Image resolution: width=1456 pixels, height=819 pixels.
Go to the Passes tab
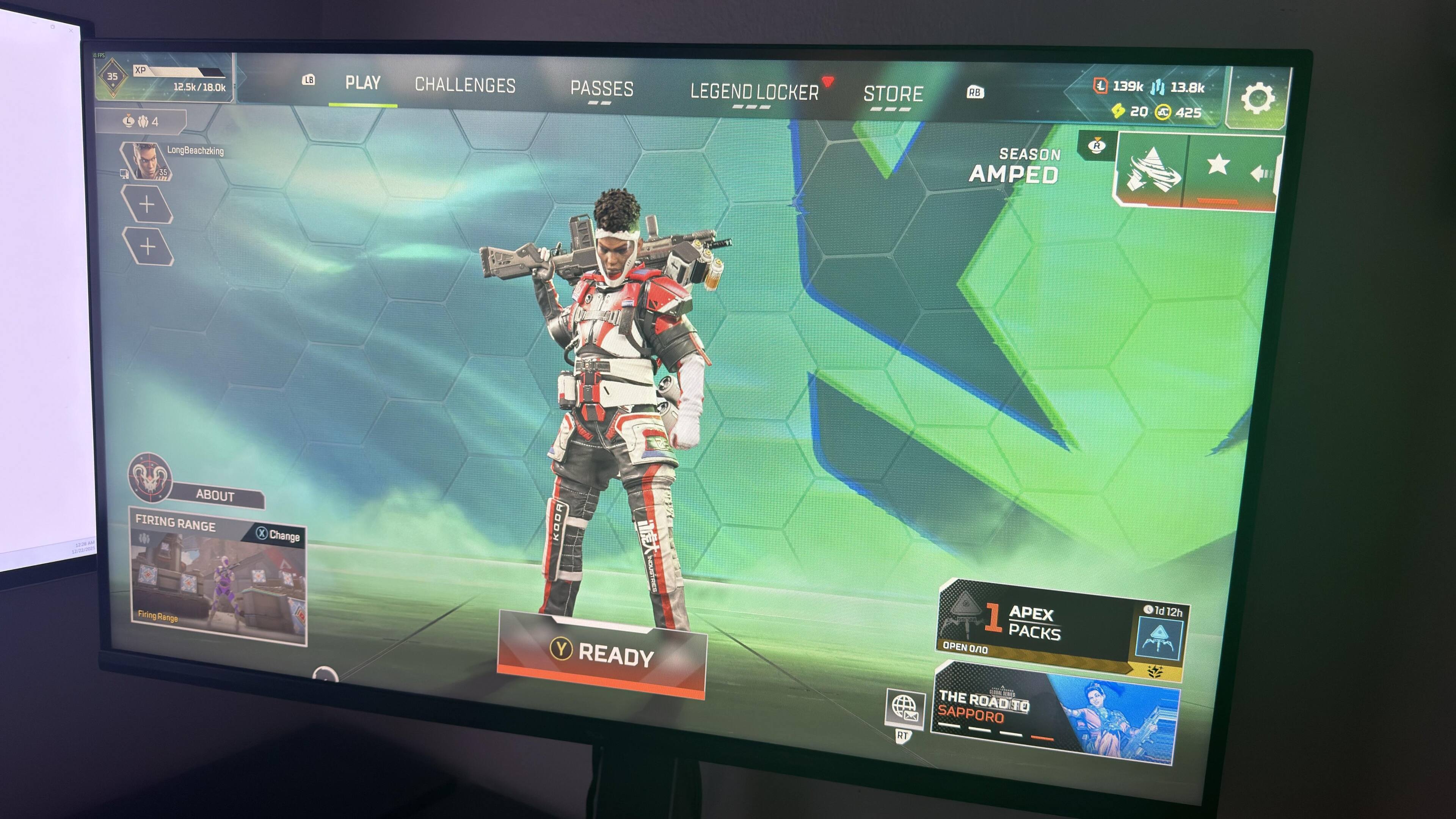[x=601, y=89]
